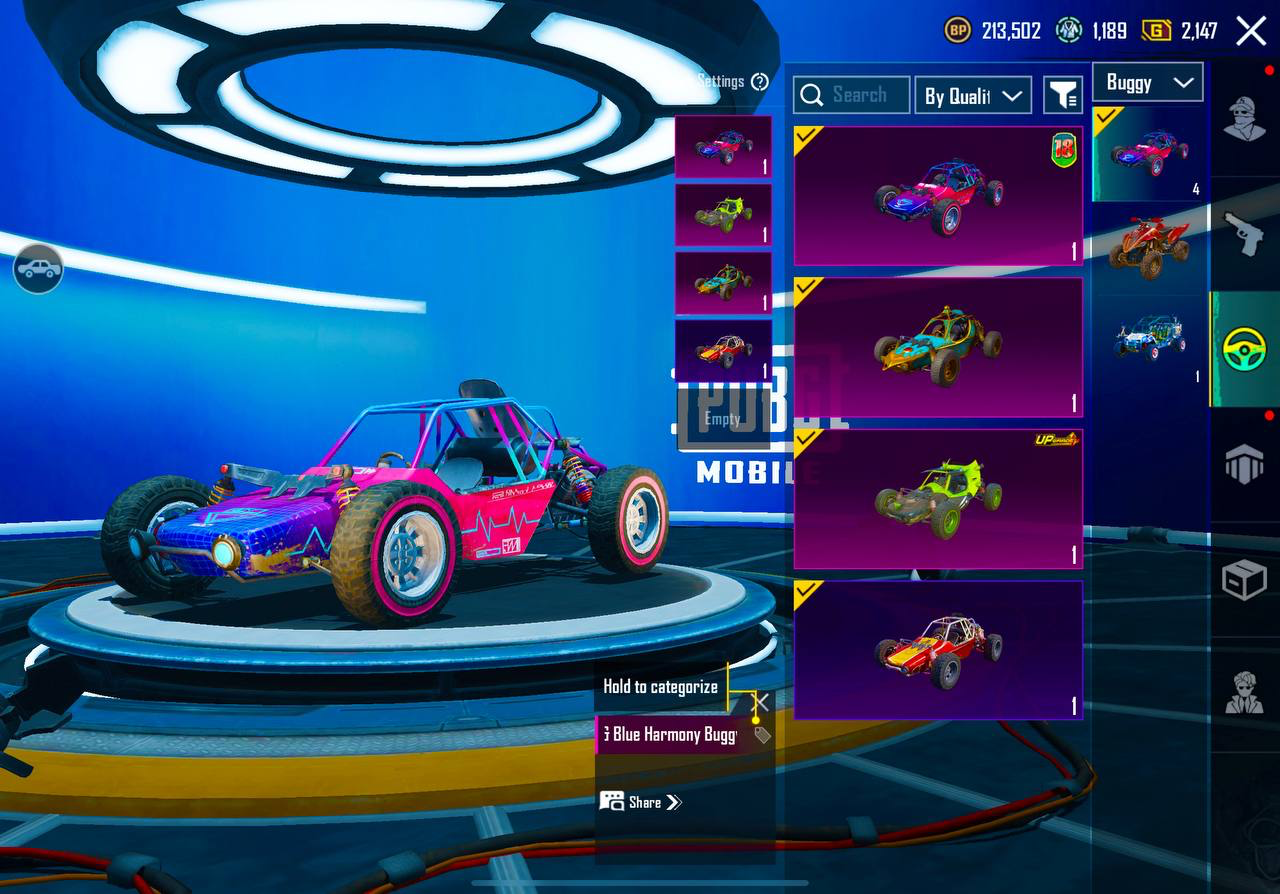This screenshot has width=1280, height=894.
Task: Open the filter options button
Action: 1063,95
